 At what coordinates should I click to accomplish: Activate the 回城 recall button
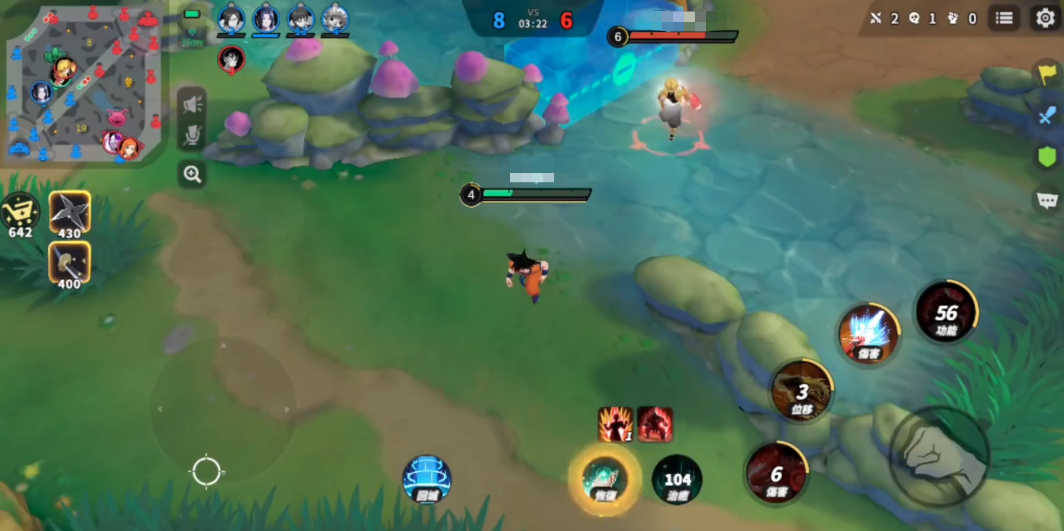pos(427,478)
